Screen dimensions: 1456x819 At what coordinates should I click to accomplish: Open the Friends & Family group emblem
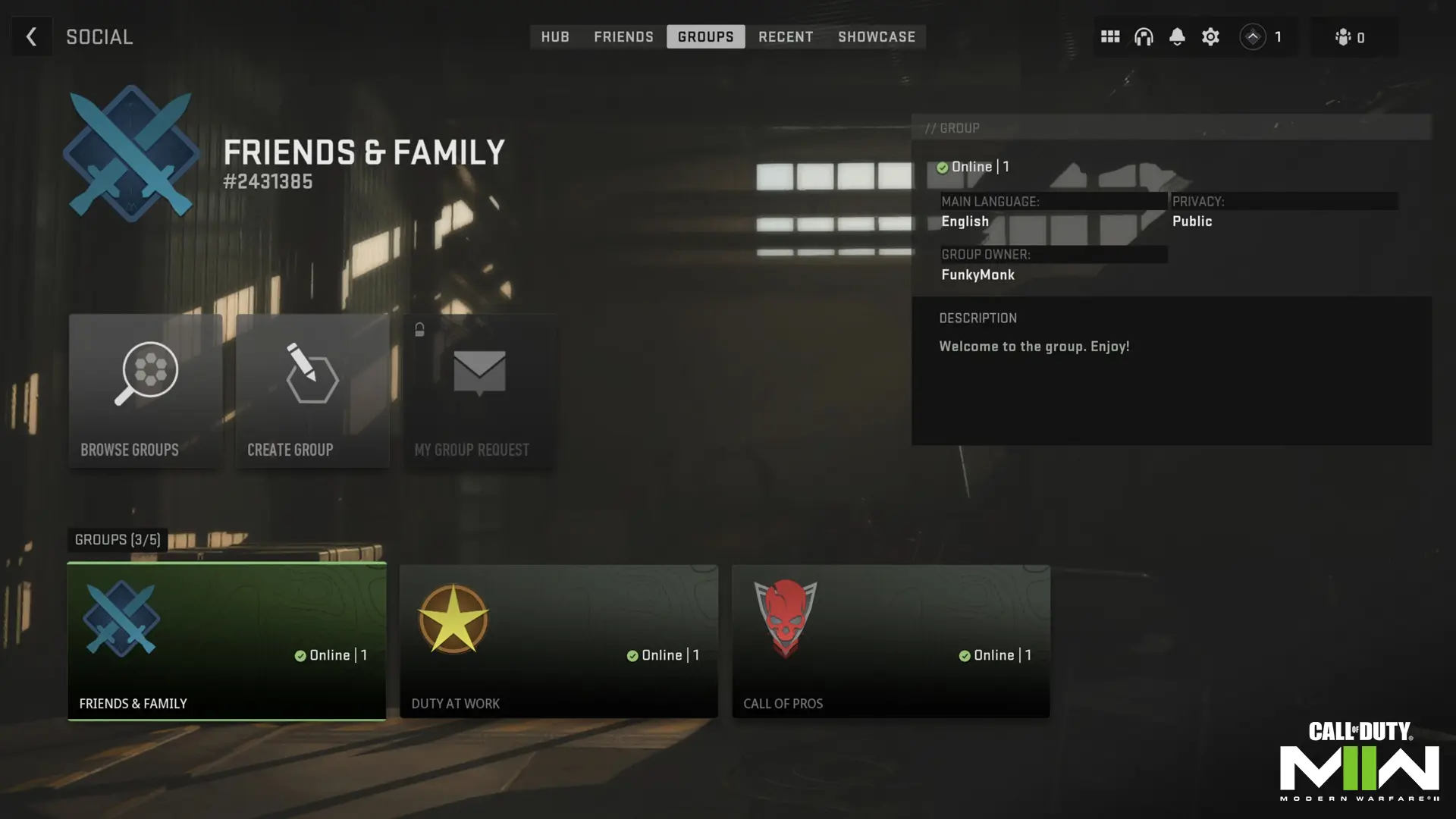click(130, 152)
